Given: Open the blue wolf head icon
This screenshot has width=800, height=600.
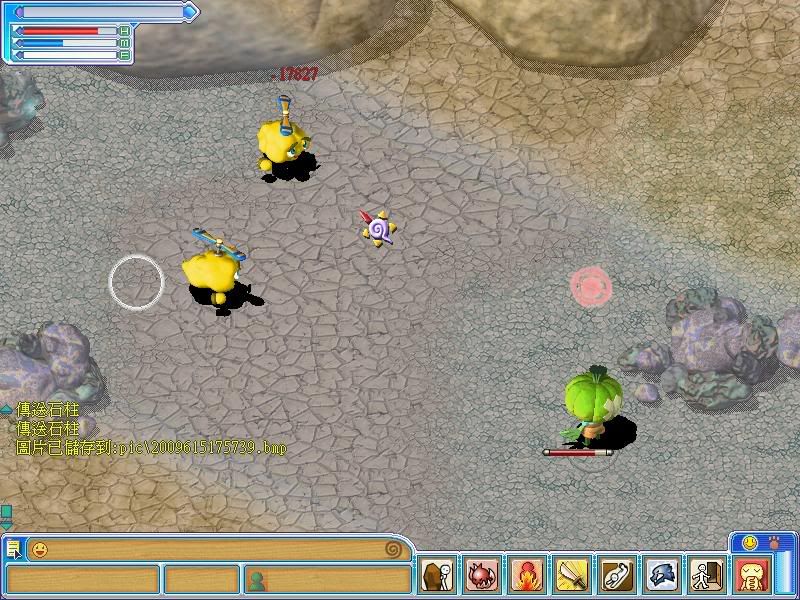Looking at the screenshot, I should pos(662,577).
